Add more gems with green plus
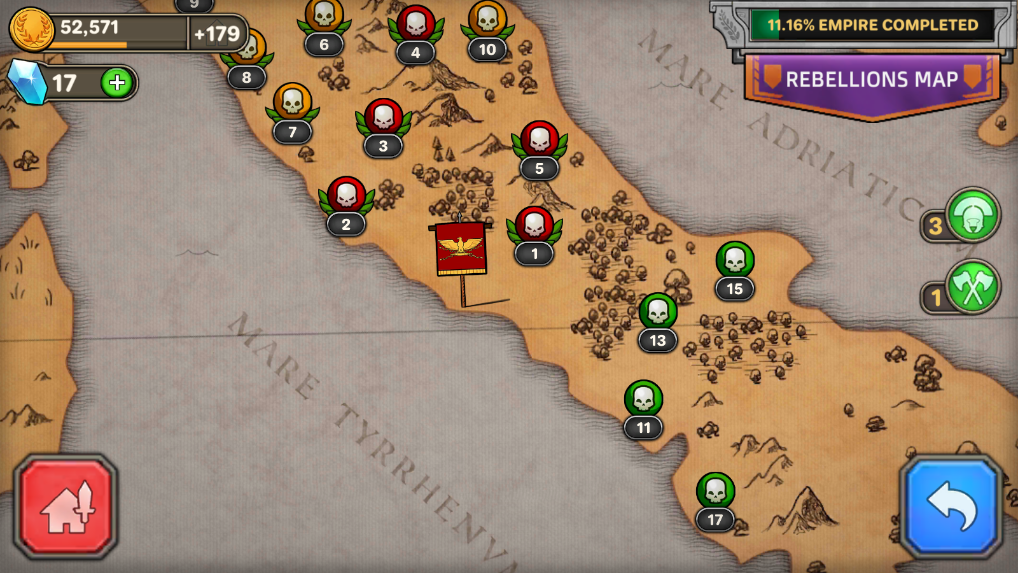Viewport: 1018px width, 573px height. [117, 83]
